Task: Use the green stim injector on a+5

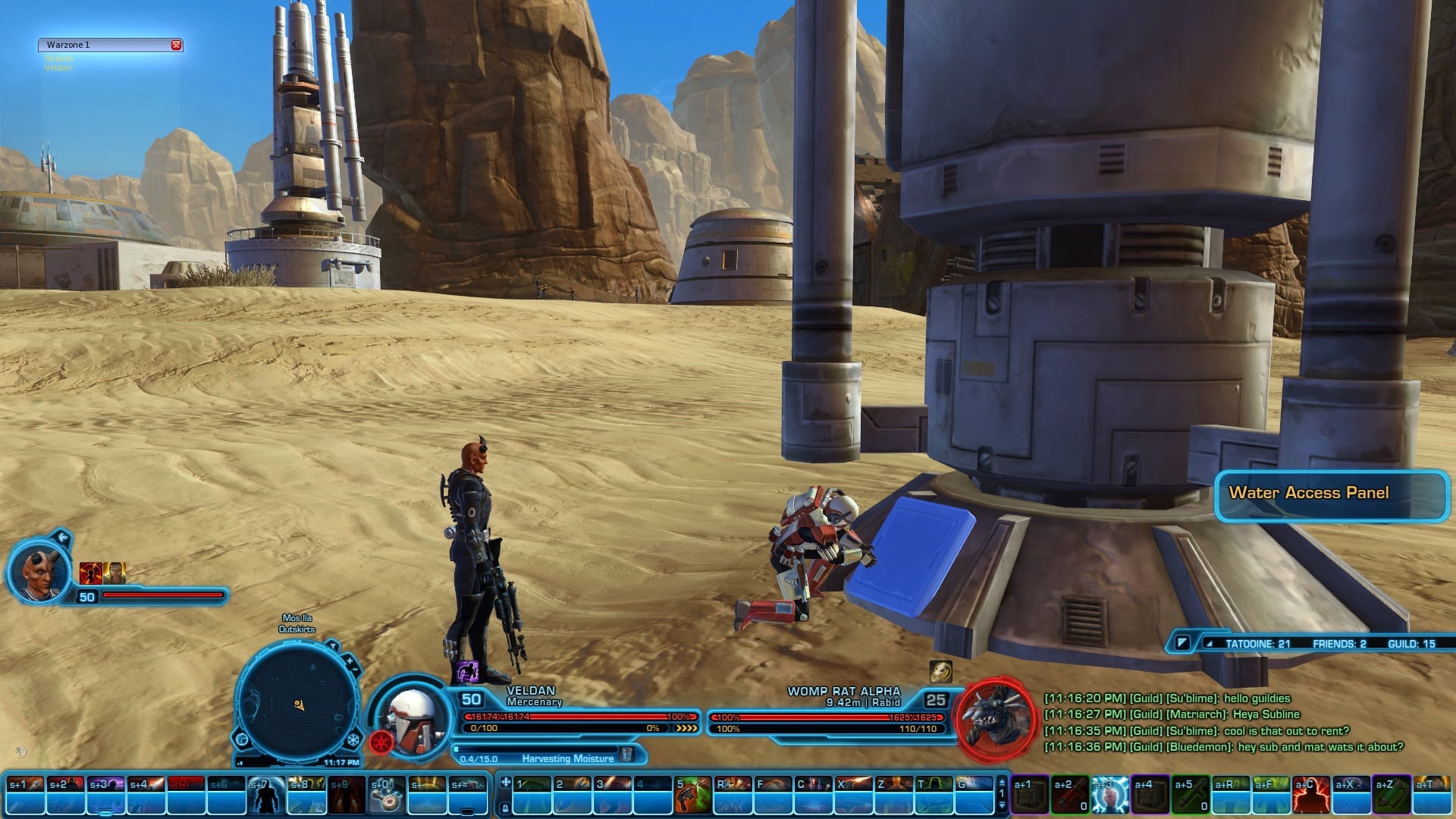Action: coord(1190,794)
